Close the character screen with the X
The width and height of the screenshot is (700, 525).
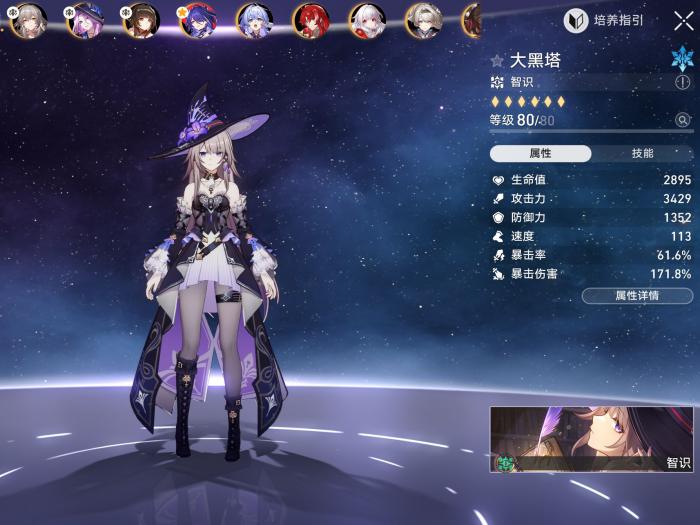click(x=683, y=21)
